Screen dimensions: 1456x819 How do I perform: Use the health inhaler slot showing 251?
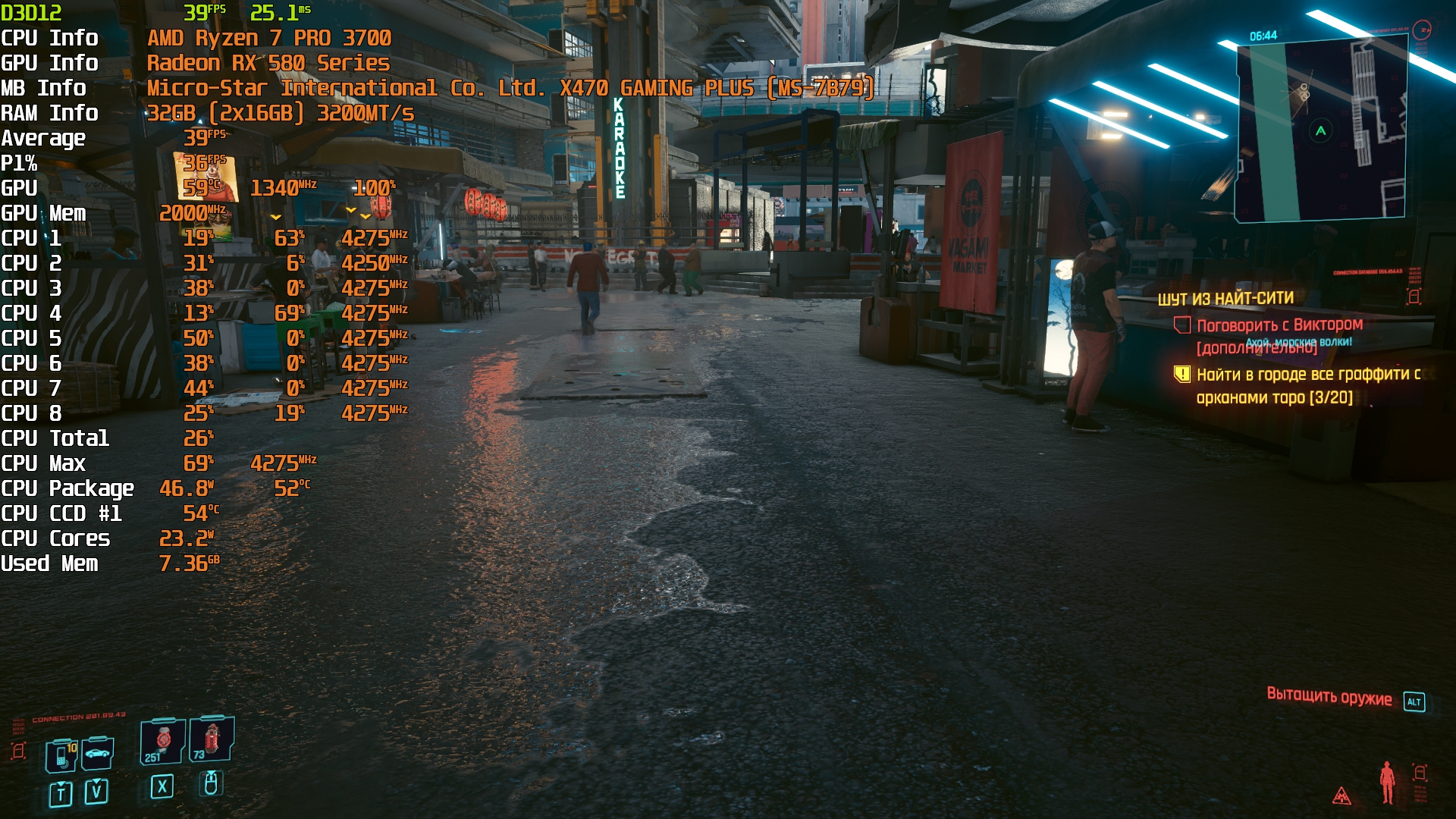coord(162,741)
